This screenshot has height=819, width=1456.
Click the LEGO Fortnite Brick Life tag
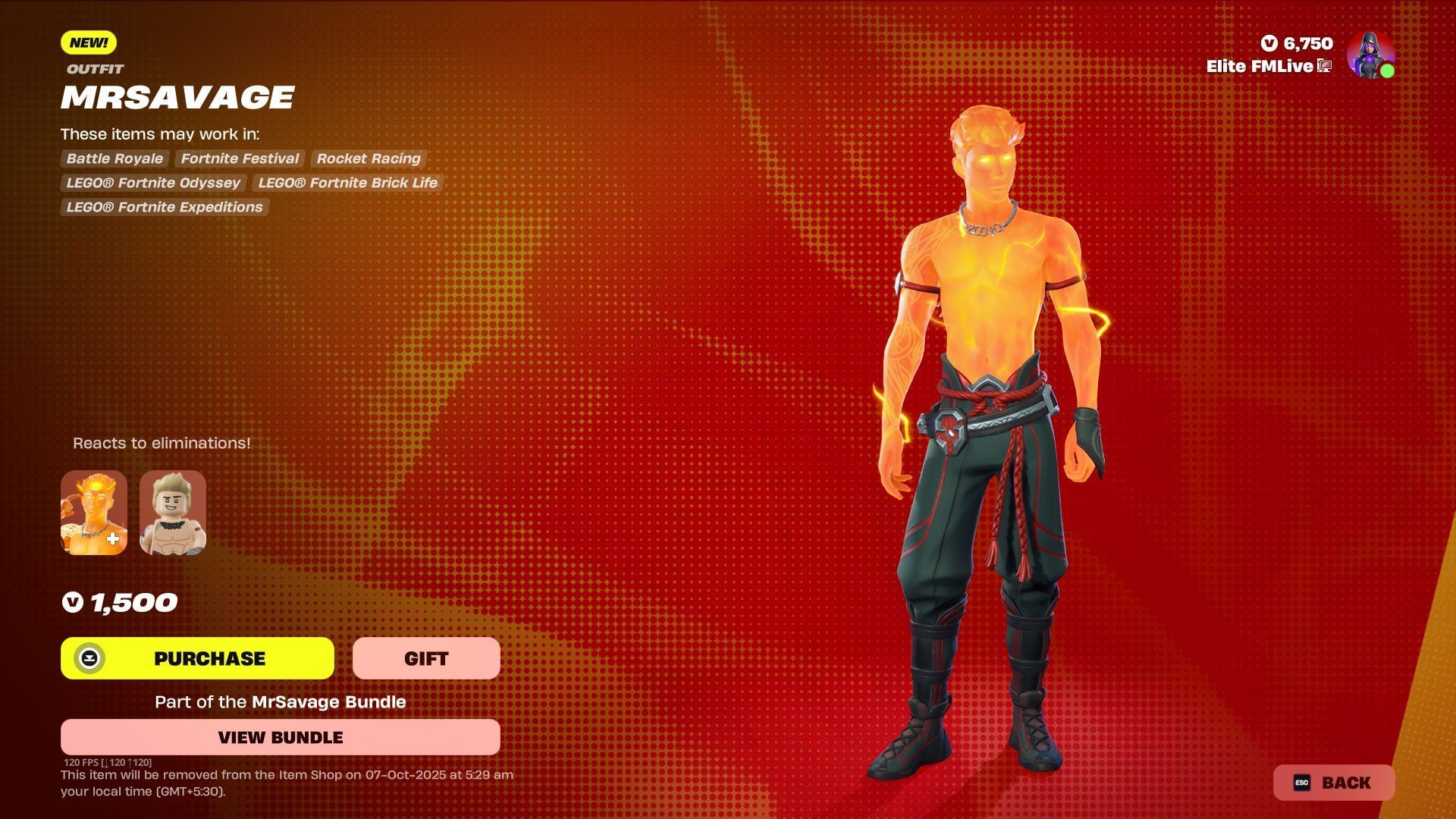point(347,183)
